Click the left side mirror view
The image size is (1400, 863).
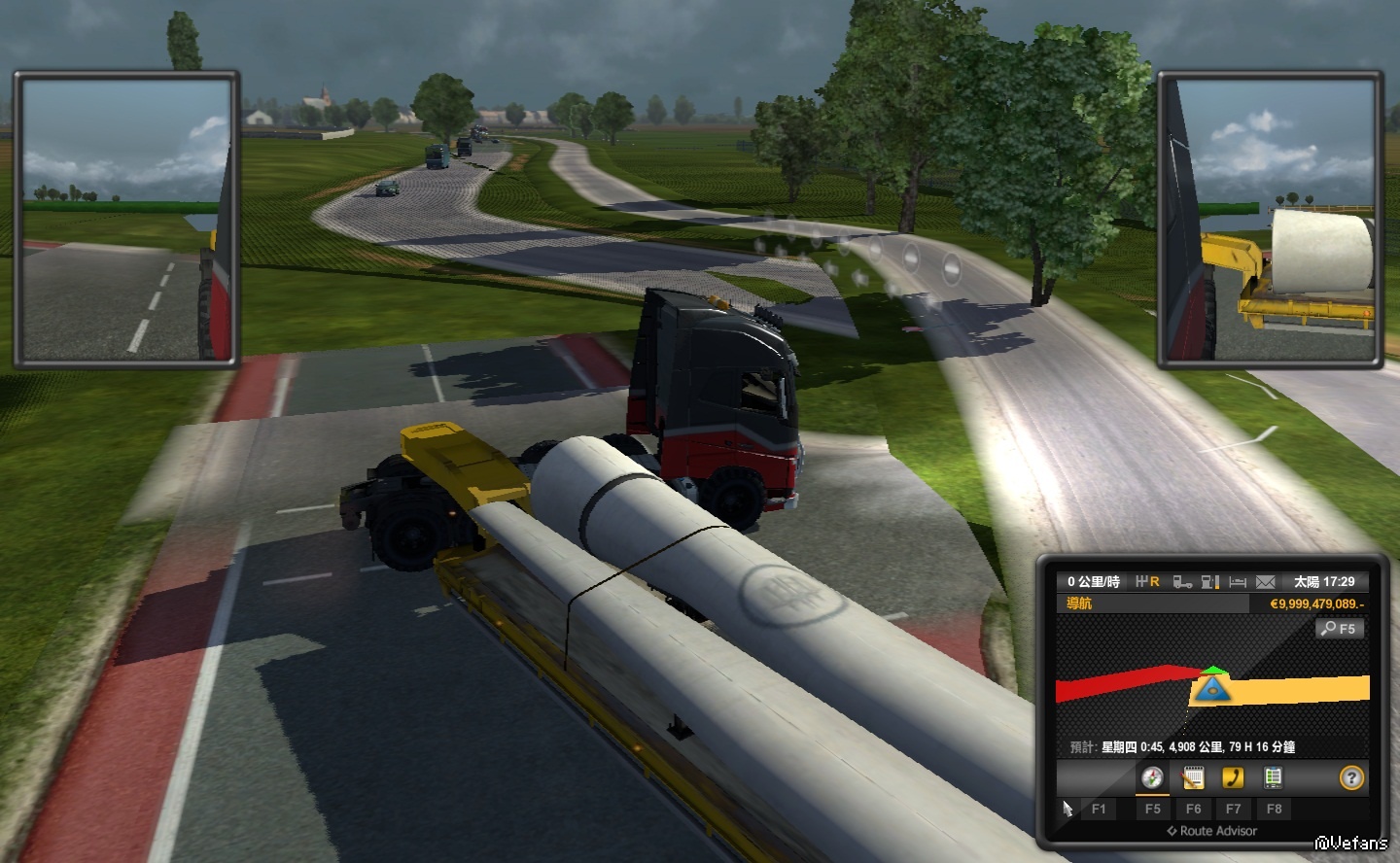tap(125, 220)
